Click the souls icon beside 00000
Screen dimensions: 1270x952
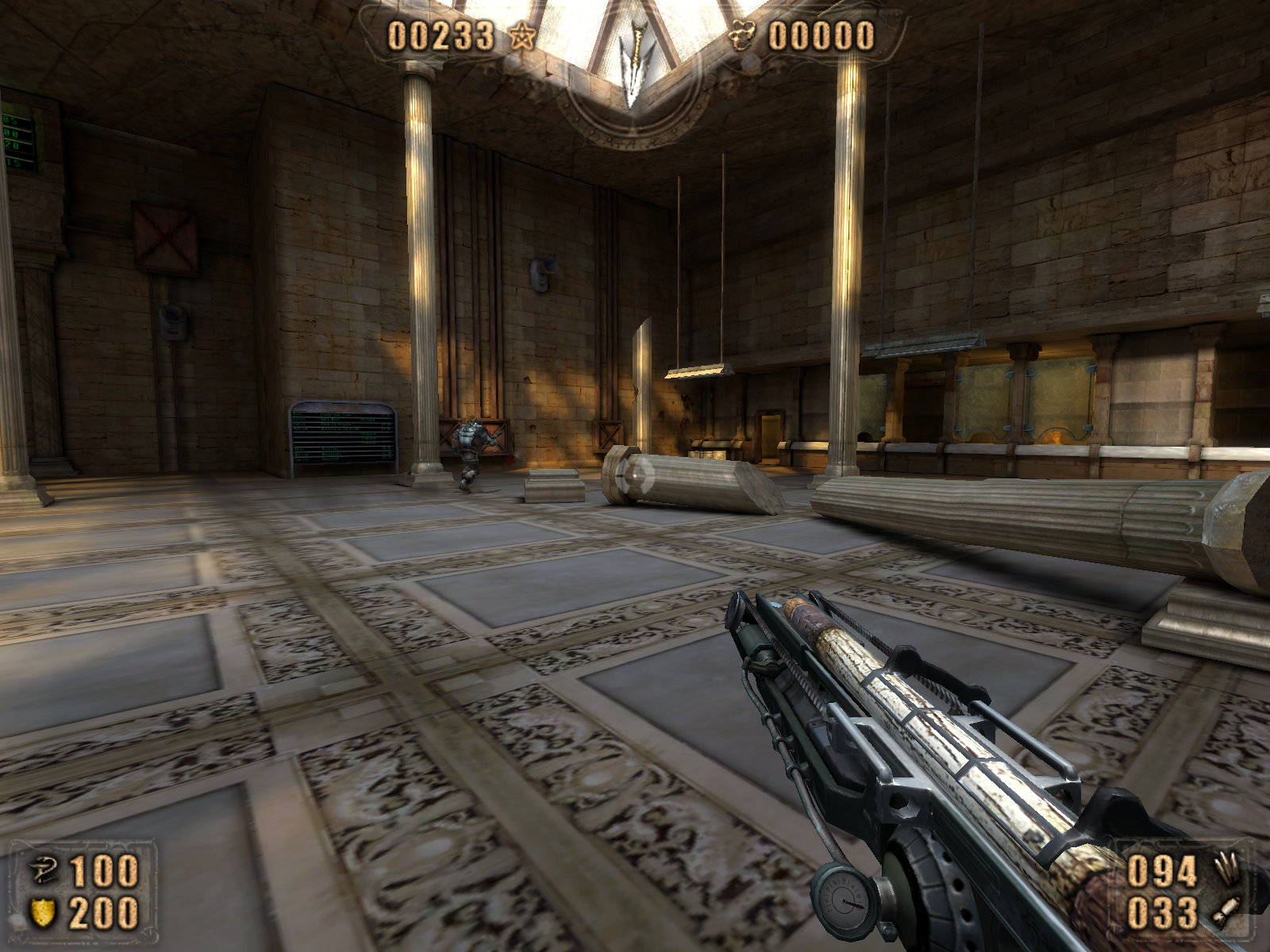click(x=743, y=36)
